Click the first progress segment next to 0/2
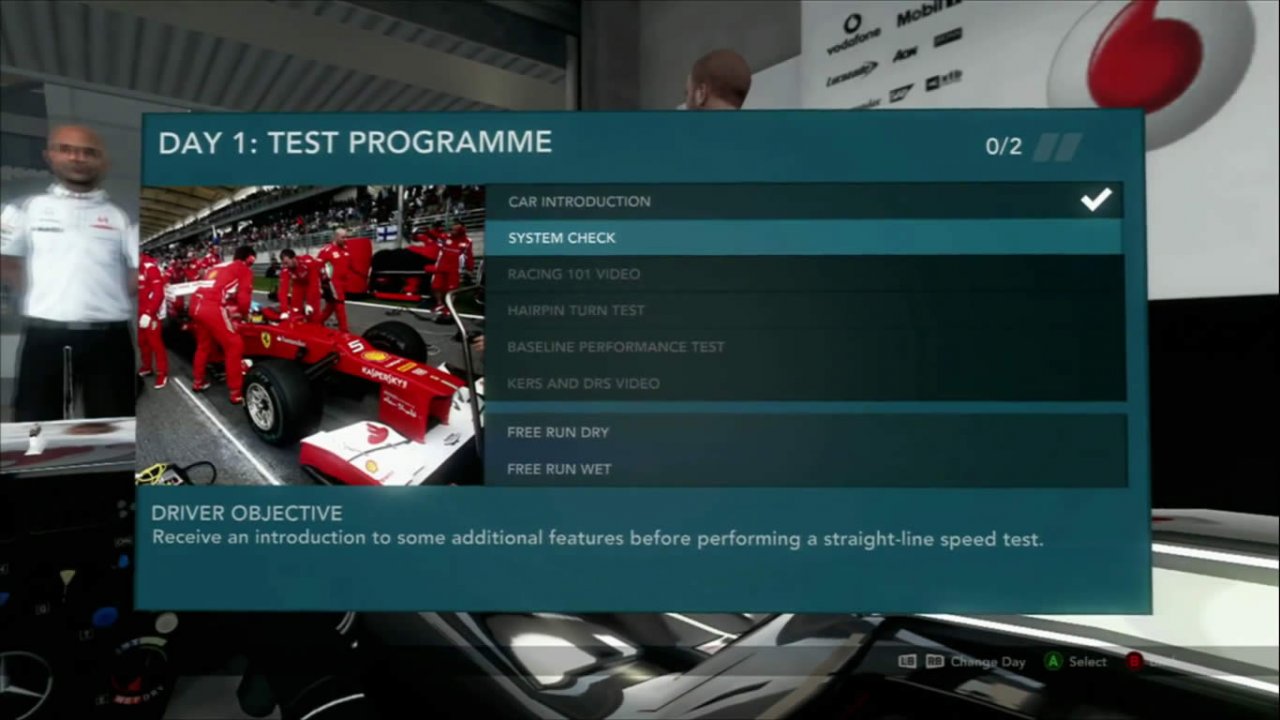The height and width of the screenshot is (720, 1280). 1047,146
